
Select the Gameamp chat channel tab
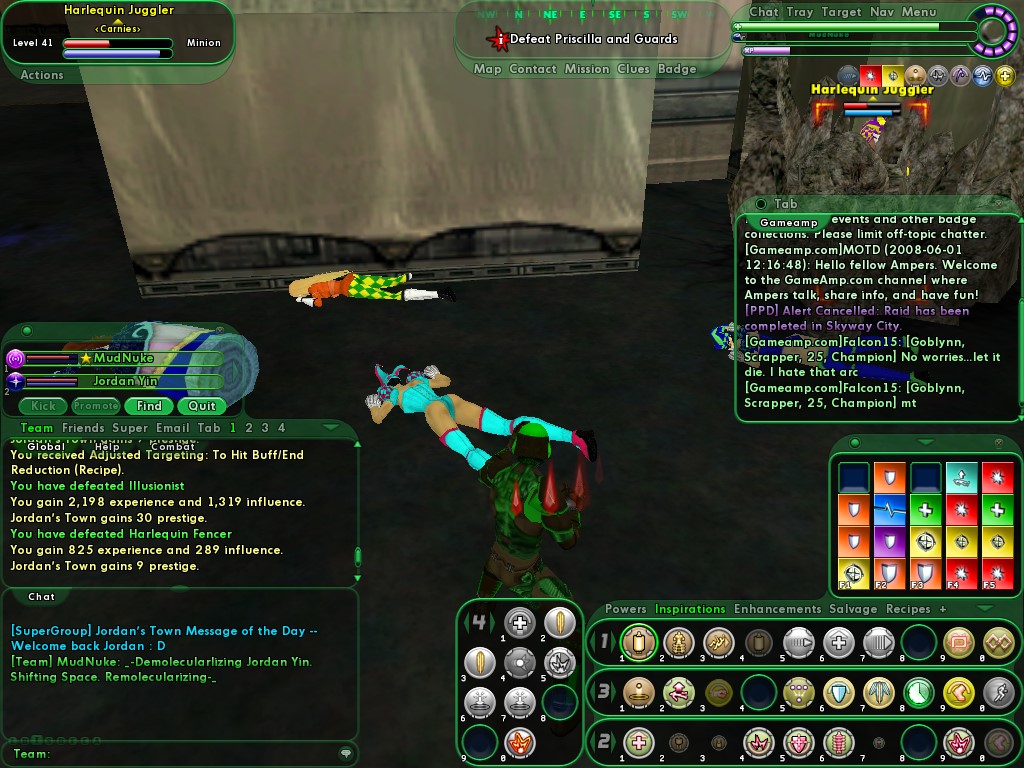788,222
